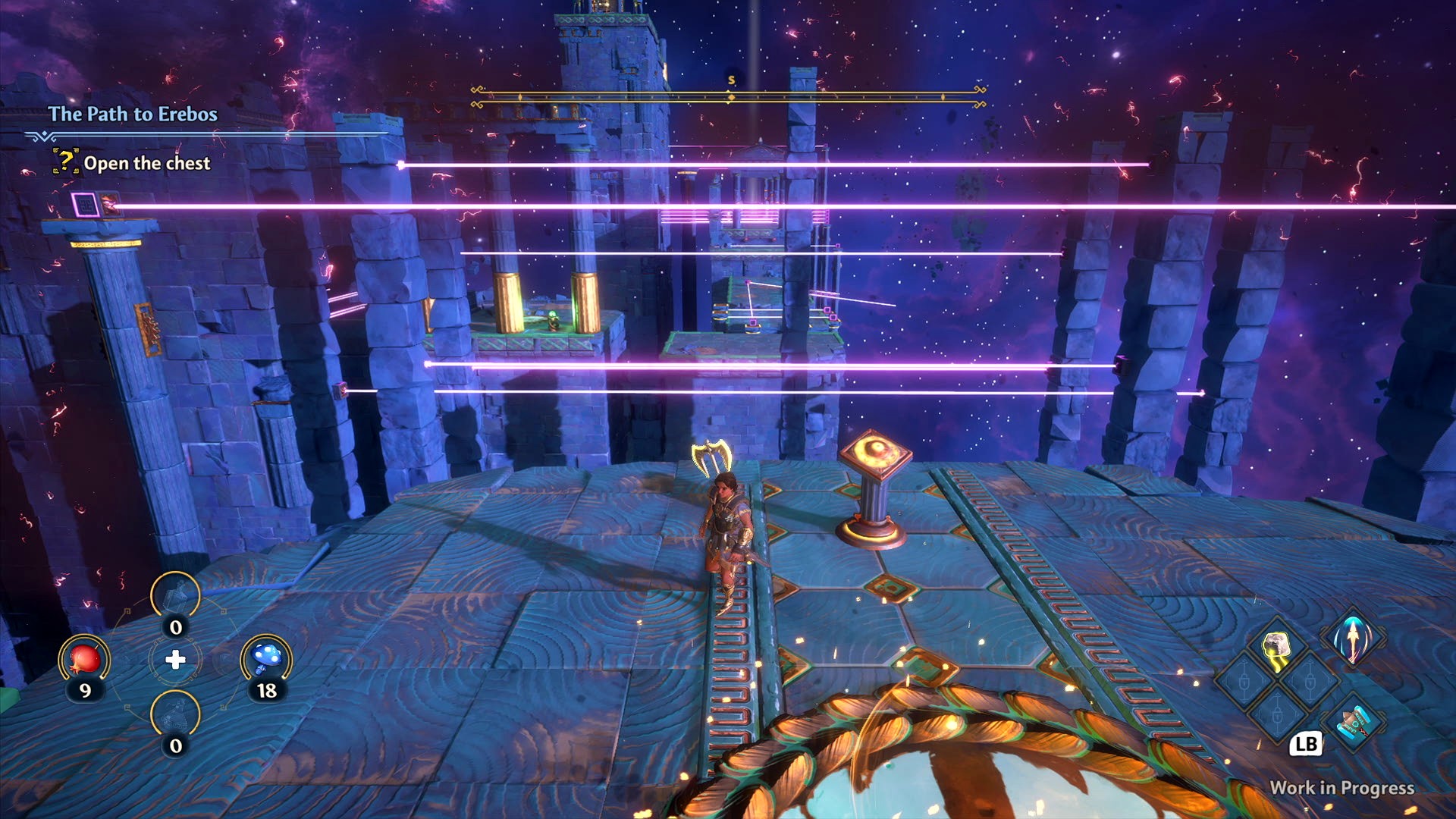Choose the empty round flask potion slot
1456x819 pixels.
pos(175,714)
